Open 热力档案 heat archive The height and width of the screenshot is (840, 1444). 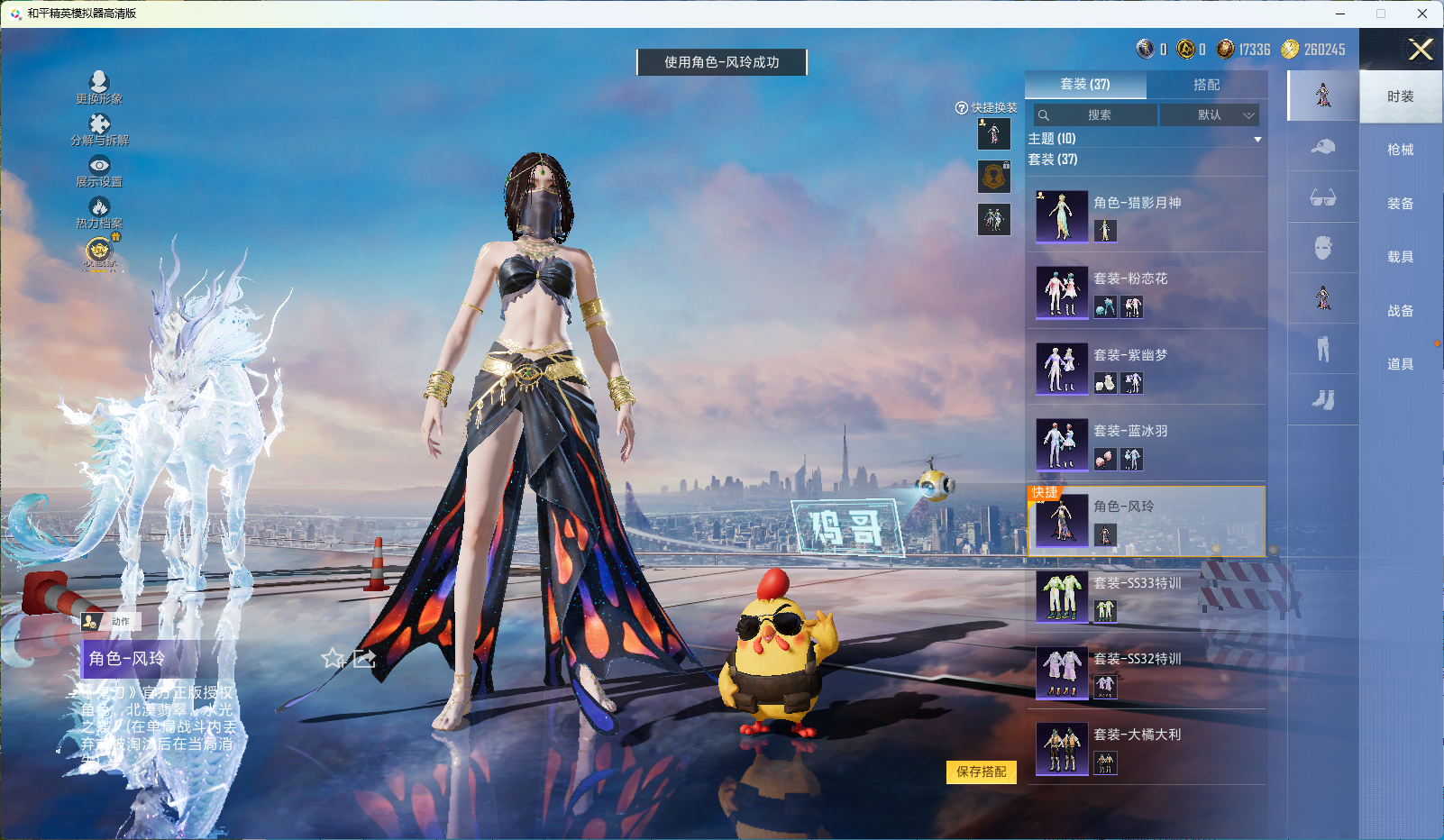pyautogui.click(x=99, y=212)
